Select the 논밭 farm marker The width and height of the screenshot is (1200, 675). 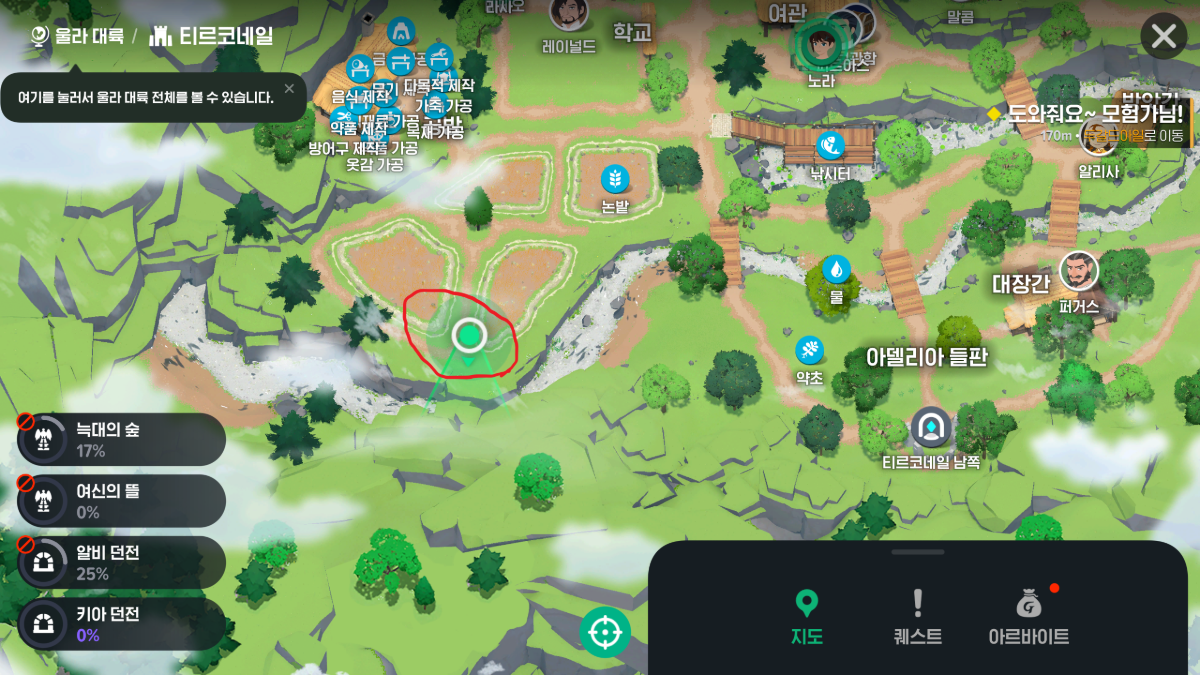click(x=615, y=180)
